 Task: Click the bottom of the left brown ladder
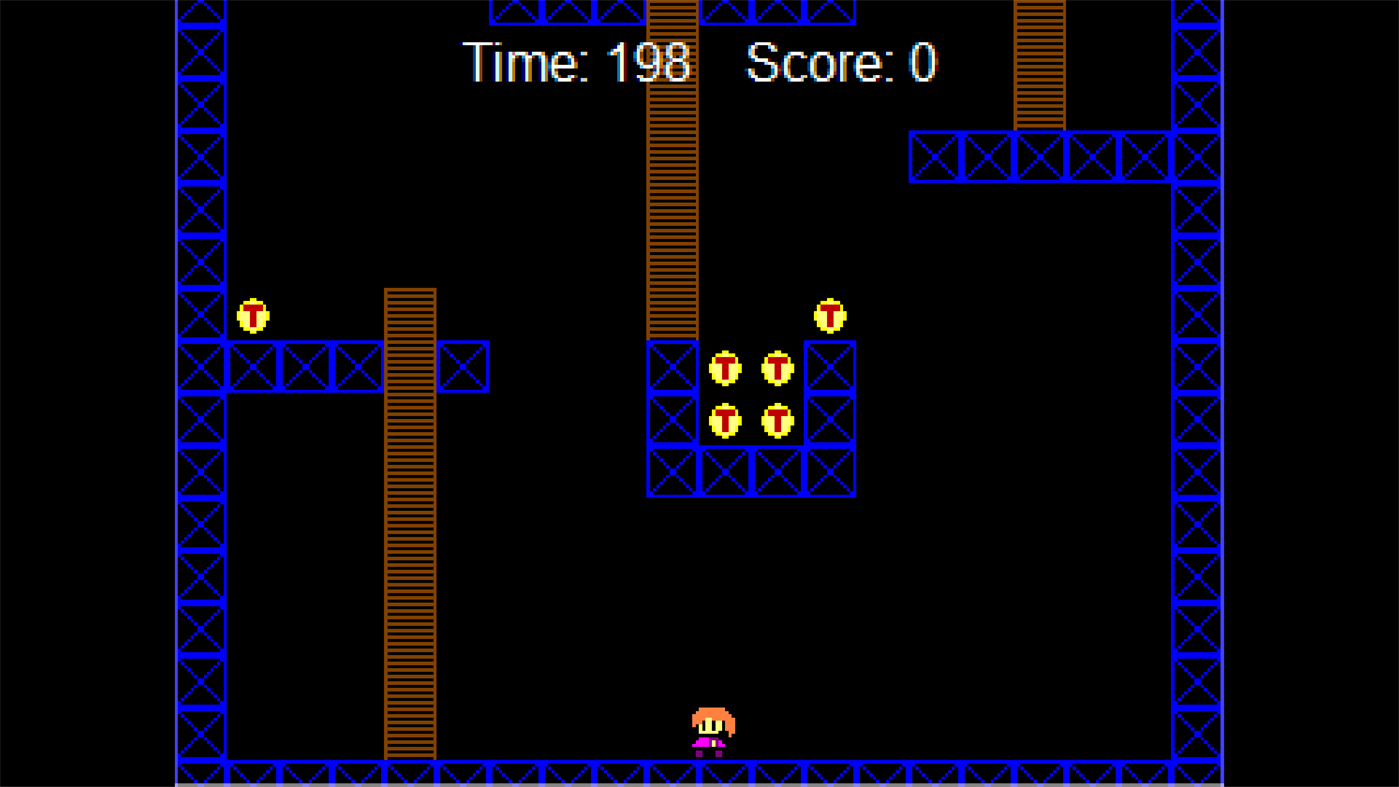click(x=410, y=745)
